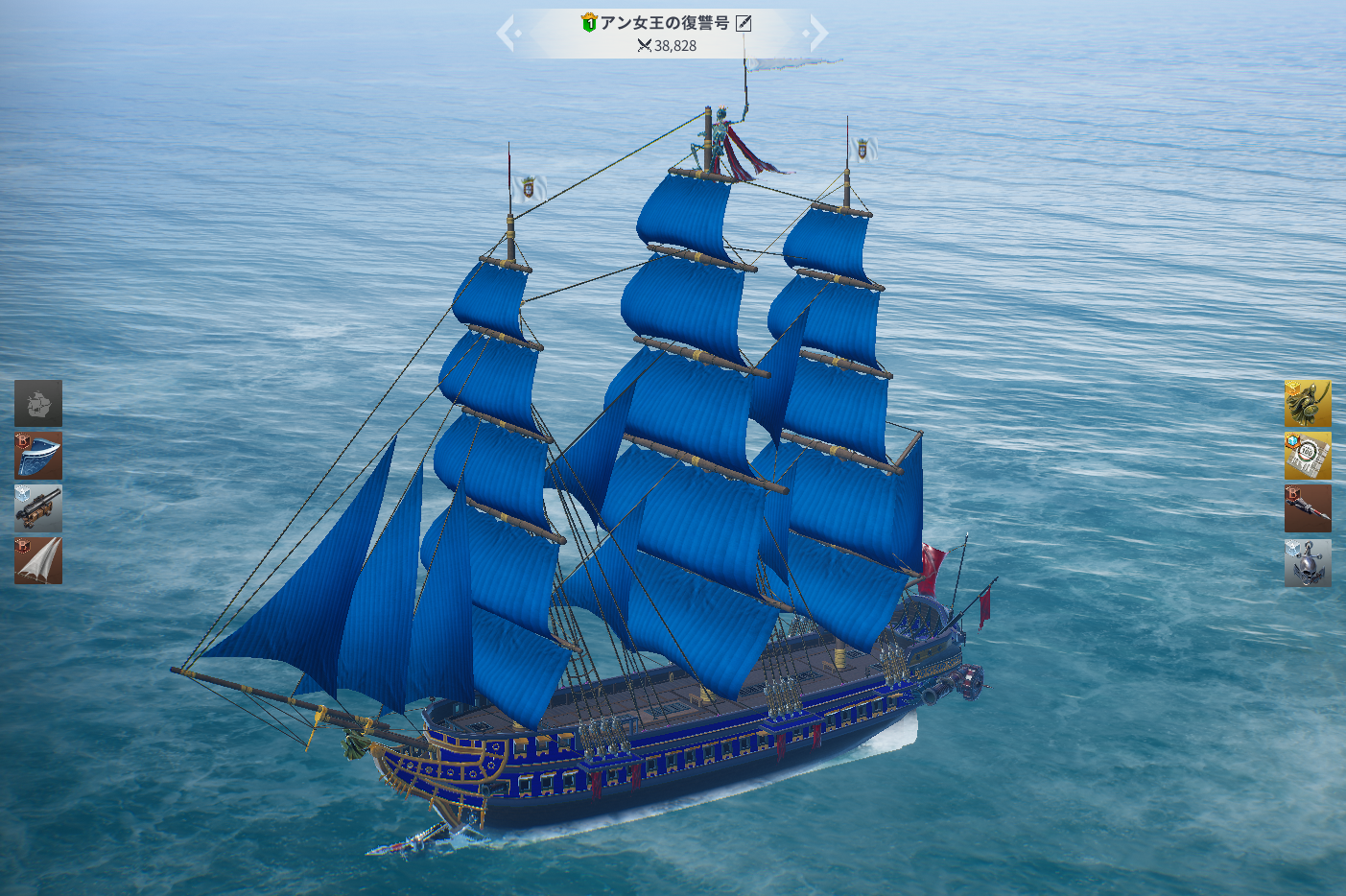
Task: Select the golden warrior figurehead slot
Action: tap(1308, 403)
